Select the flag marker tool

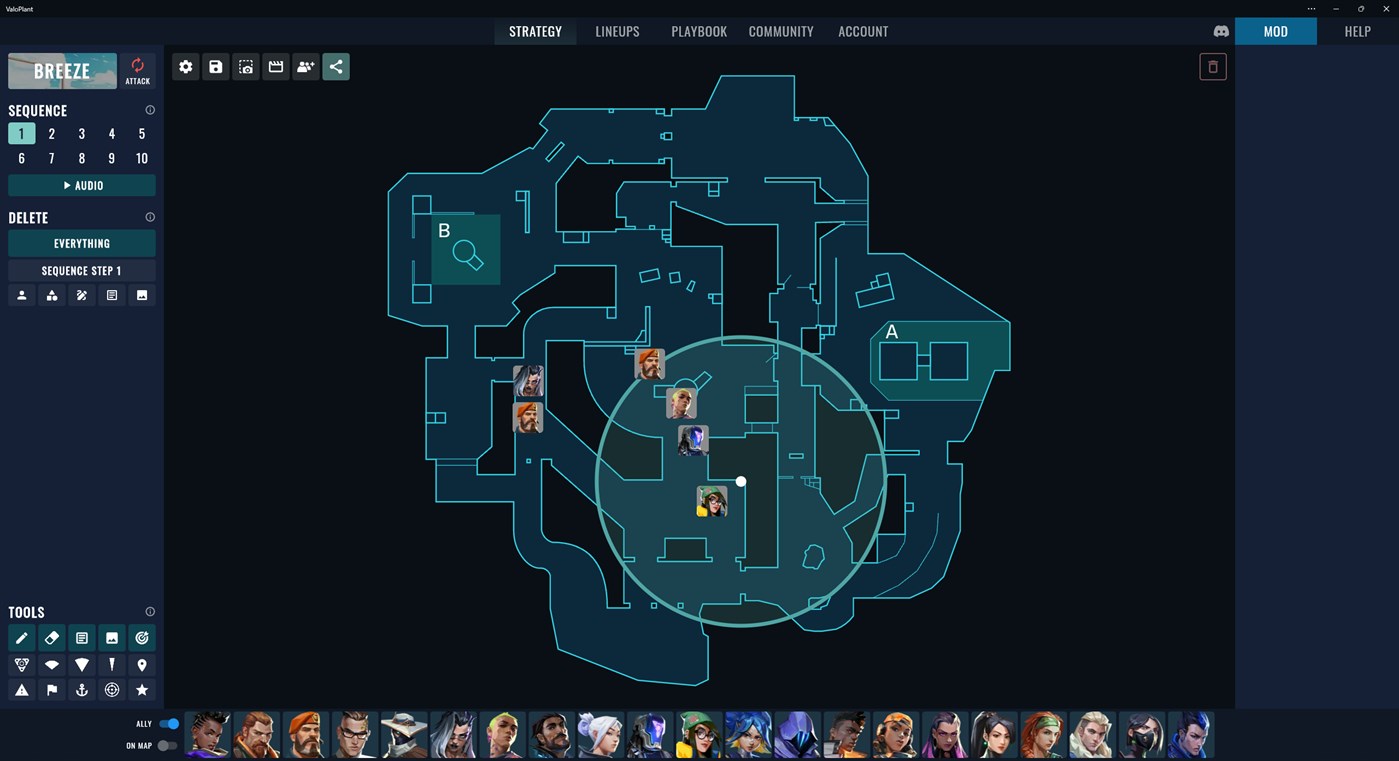[52, 690]
